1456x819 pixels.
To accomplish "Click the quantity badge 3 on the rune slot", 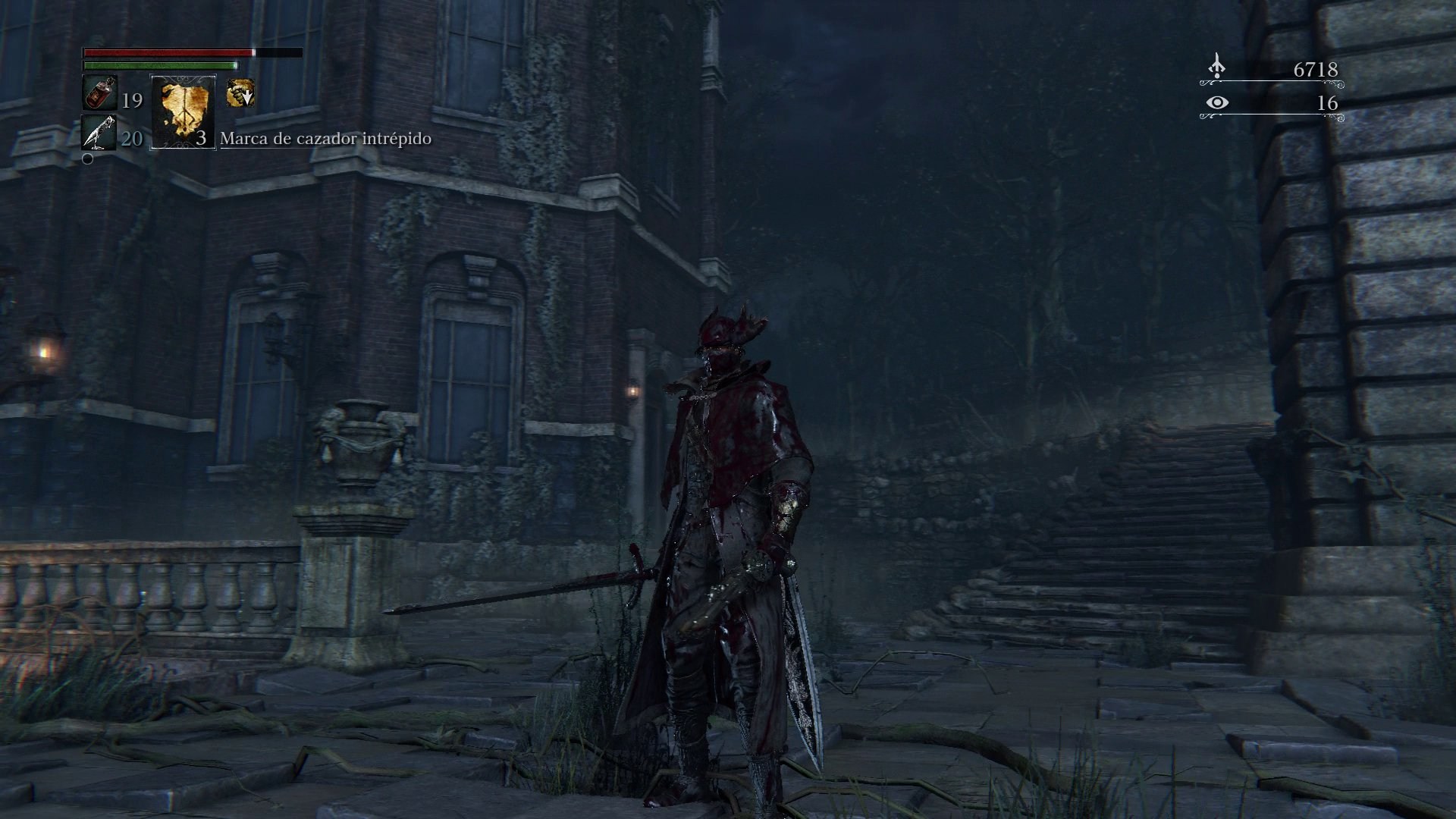I will [x=202, y=140].
